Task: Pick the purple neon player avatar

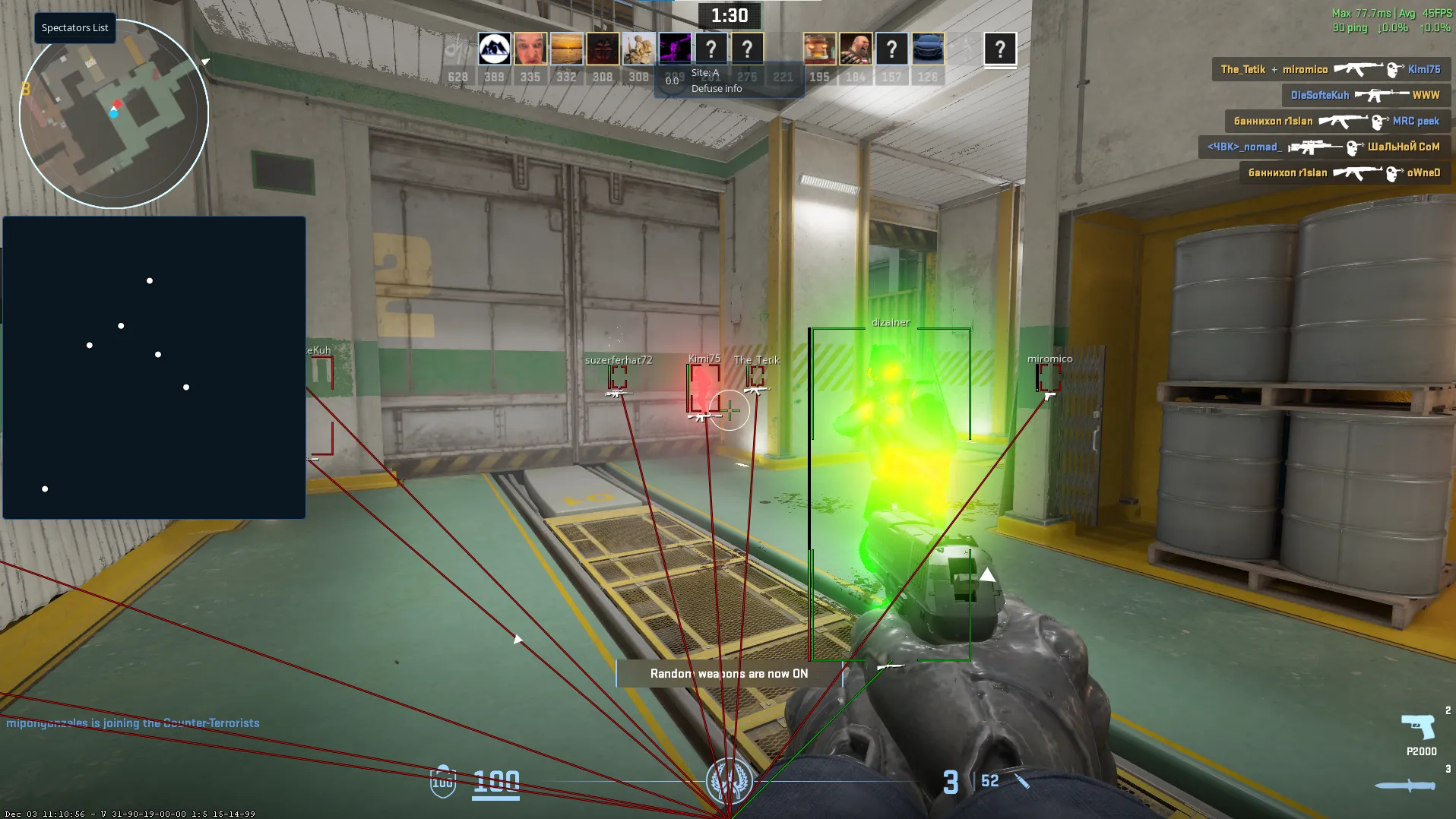Action: pyautogui.click(x=675, y=49)
